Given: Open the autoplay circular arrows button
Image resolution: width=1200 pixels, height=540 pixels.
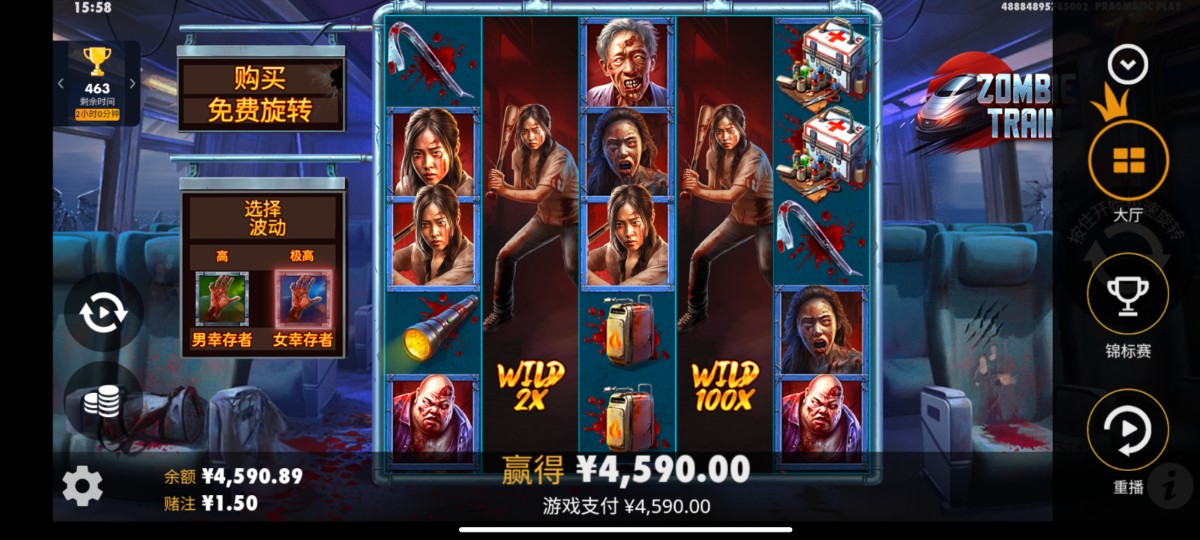Looking at the screenshot, I should [x=103, y=313].
